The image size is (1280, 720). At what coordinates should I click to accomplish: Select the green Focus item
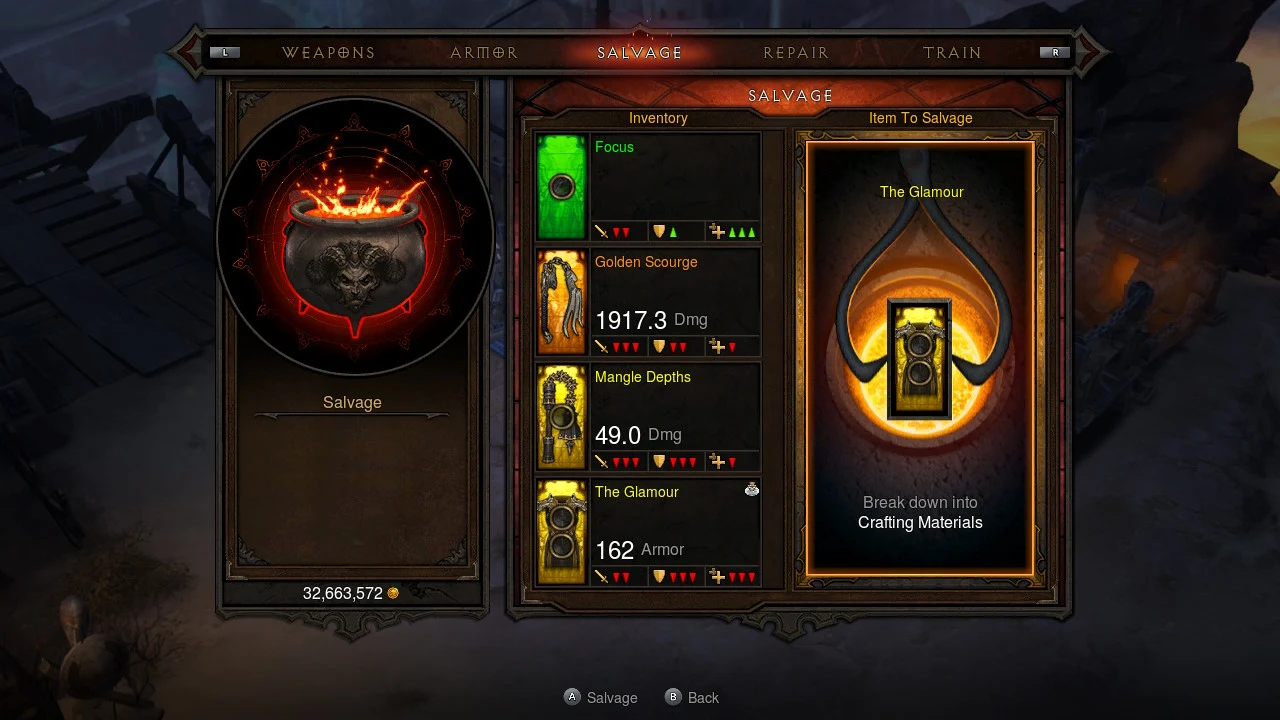click(648, 187)
